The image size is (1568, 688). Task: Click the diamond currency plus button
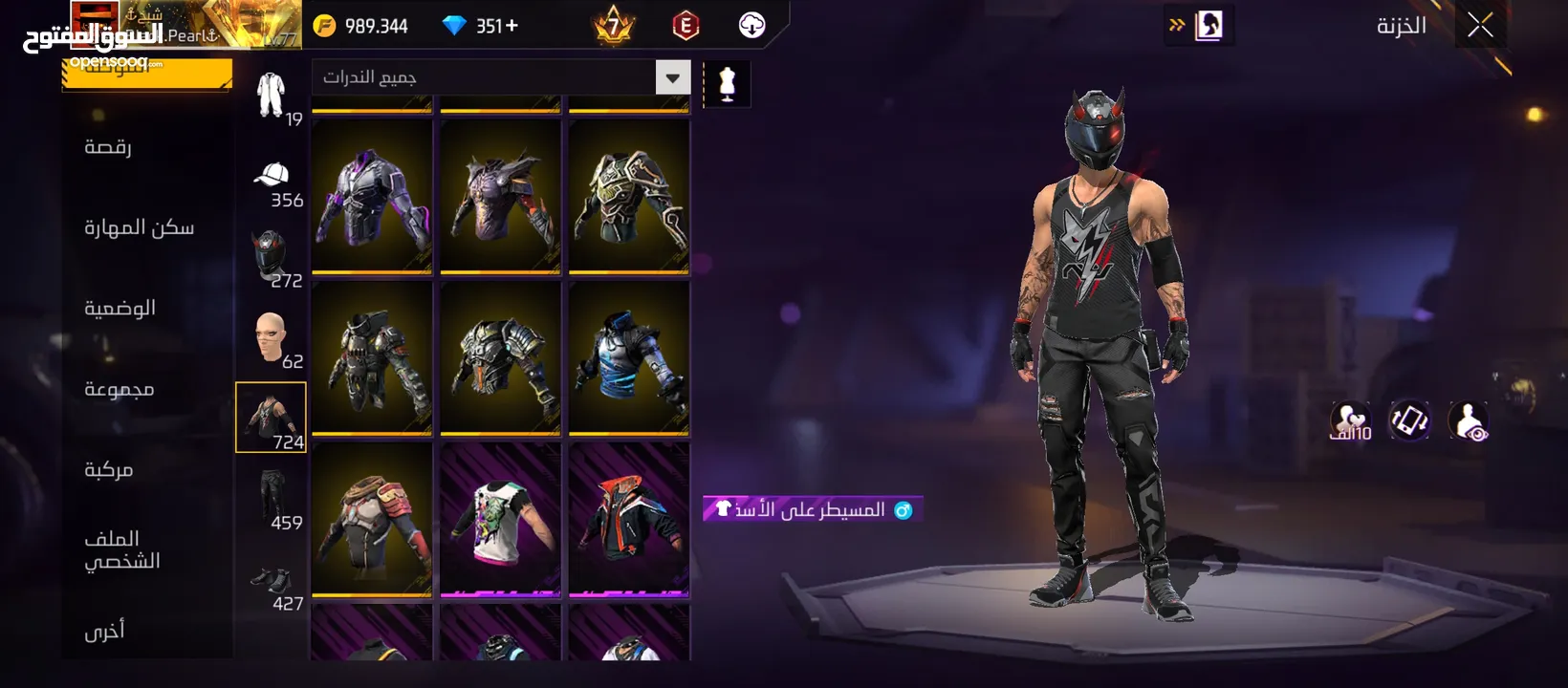pos(512,26)
